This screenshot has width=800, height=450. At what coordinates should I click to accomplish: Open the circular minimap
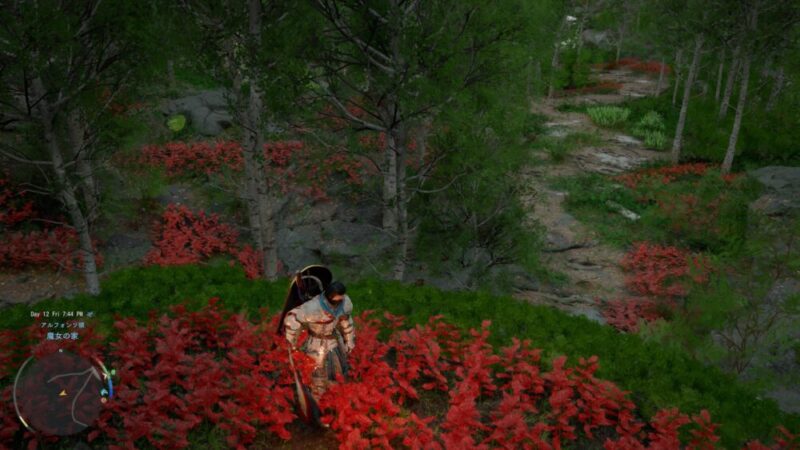[59, 392]
